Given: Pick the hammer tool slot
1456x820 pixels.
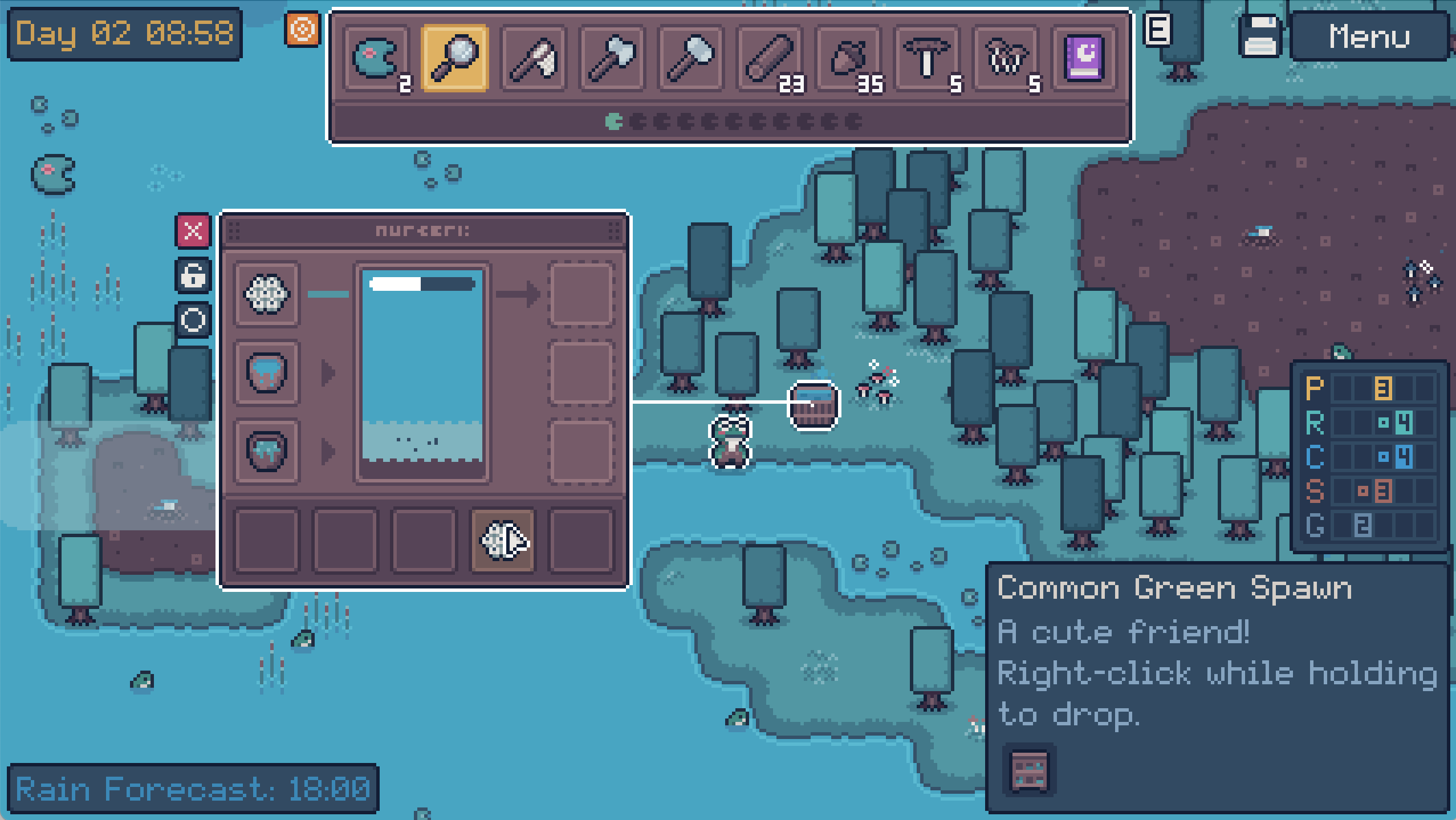Looking at the screenshot, I should [x=690, y=58].
